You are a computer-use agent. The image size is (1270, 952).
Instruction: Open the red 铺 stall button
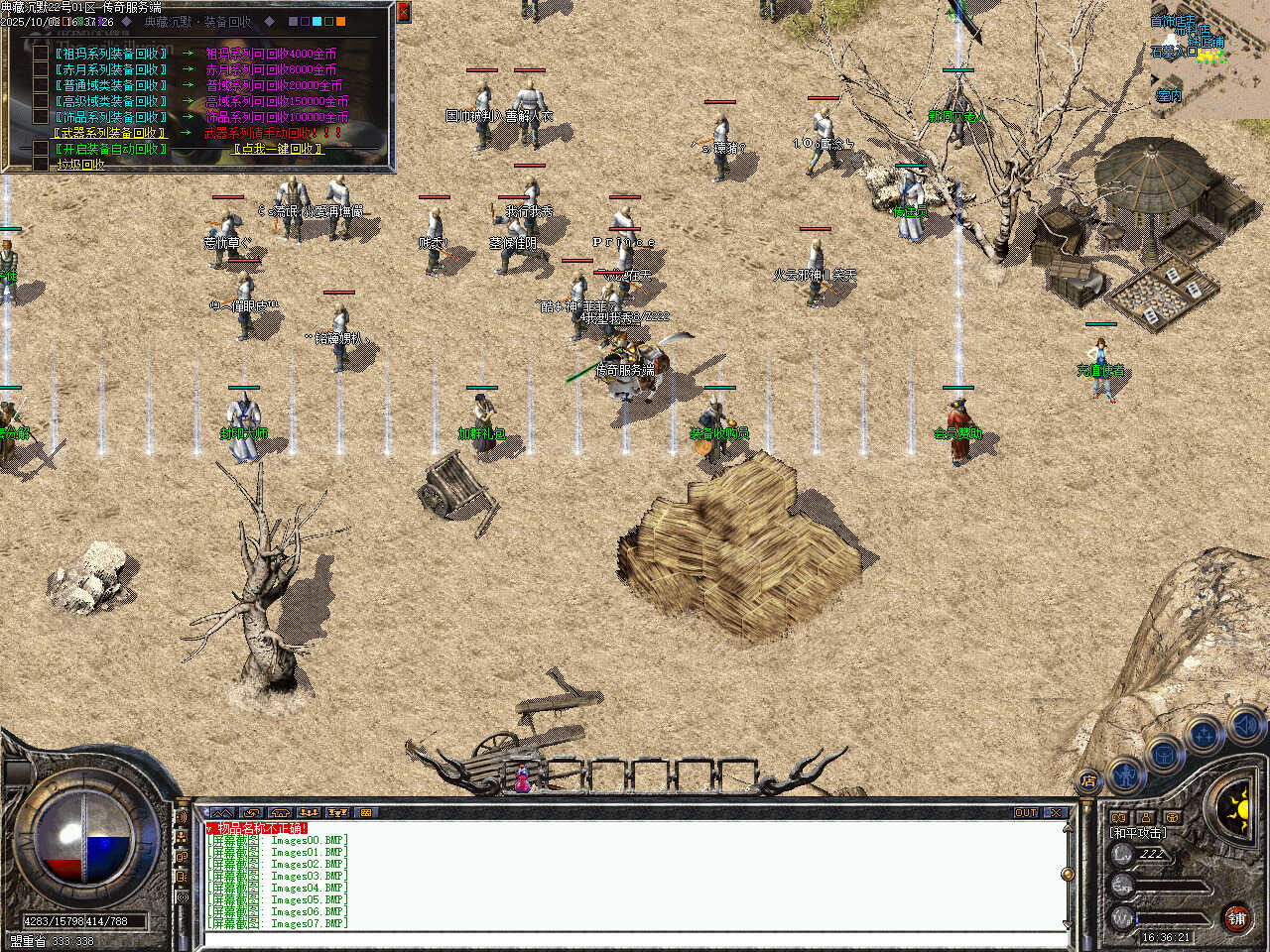tap(1236, 918)
